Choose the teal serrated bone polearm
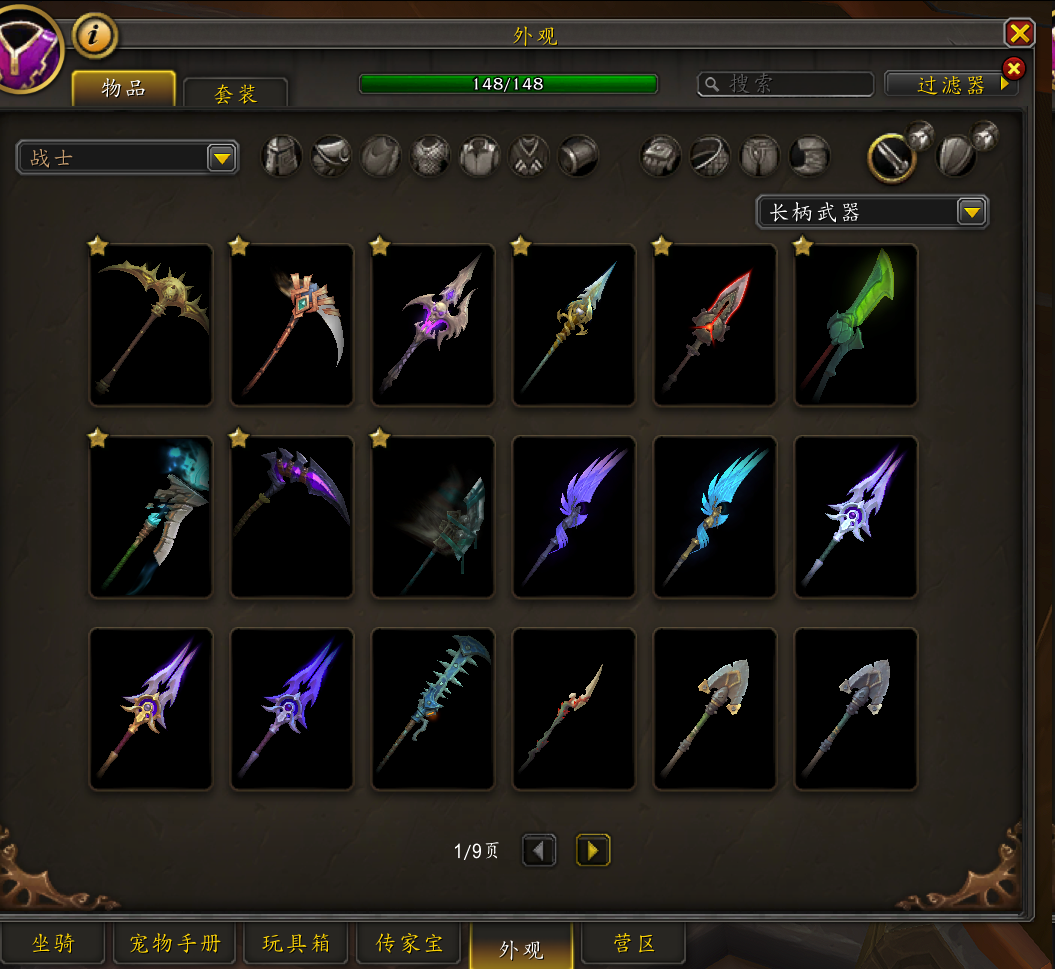 433,709
